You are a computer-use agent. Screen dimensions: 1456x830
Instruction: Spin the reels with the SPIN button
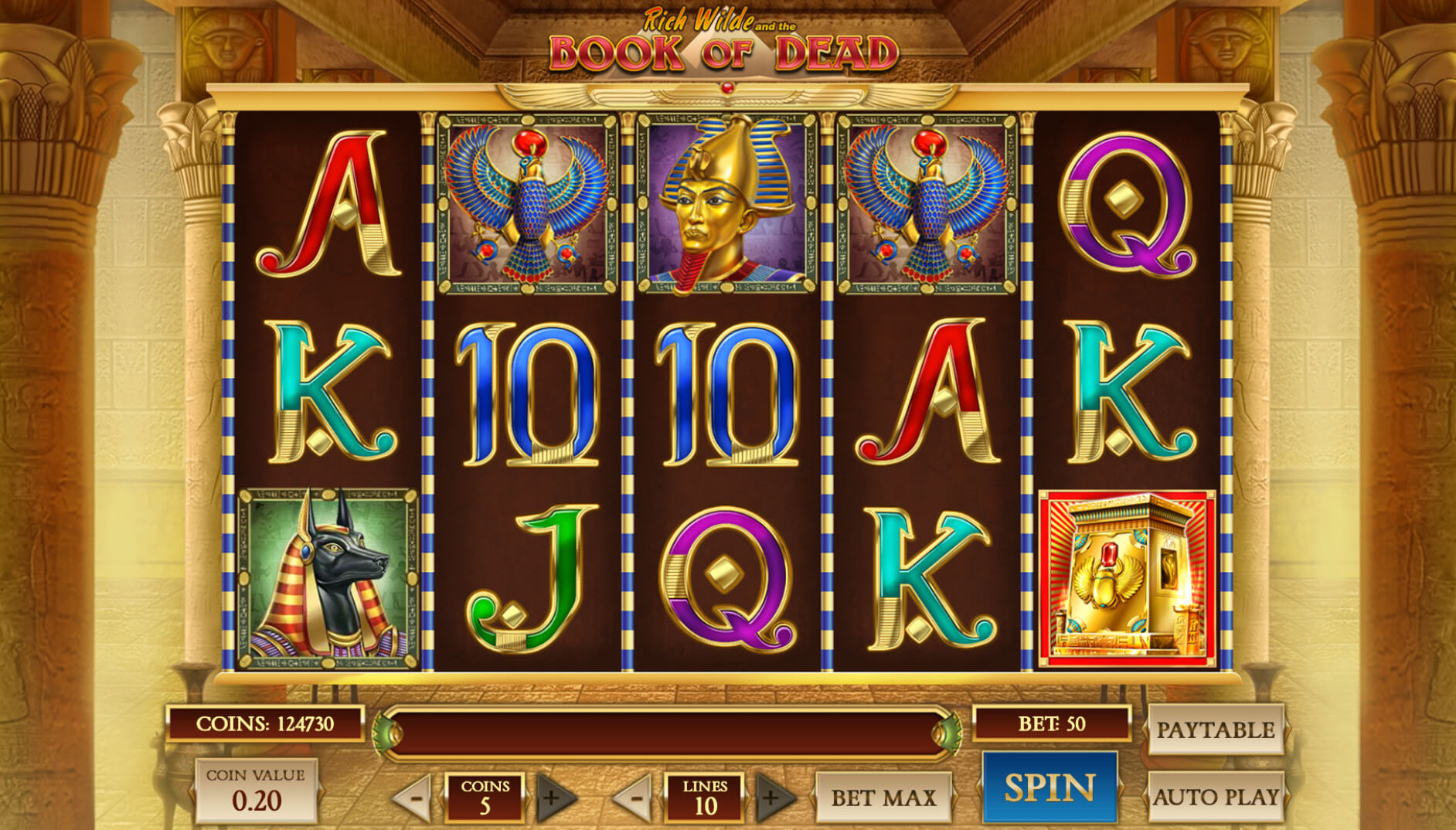pos(1049,787)
